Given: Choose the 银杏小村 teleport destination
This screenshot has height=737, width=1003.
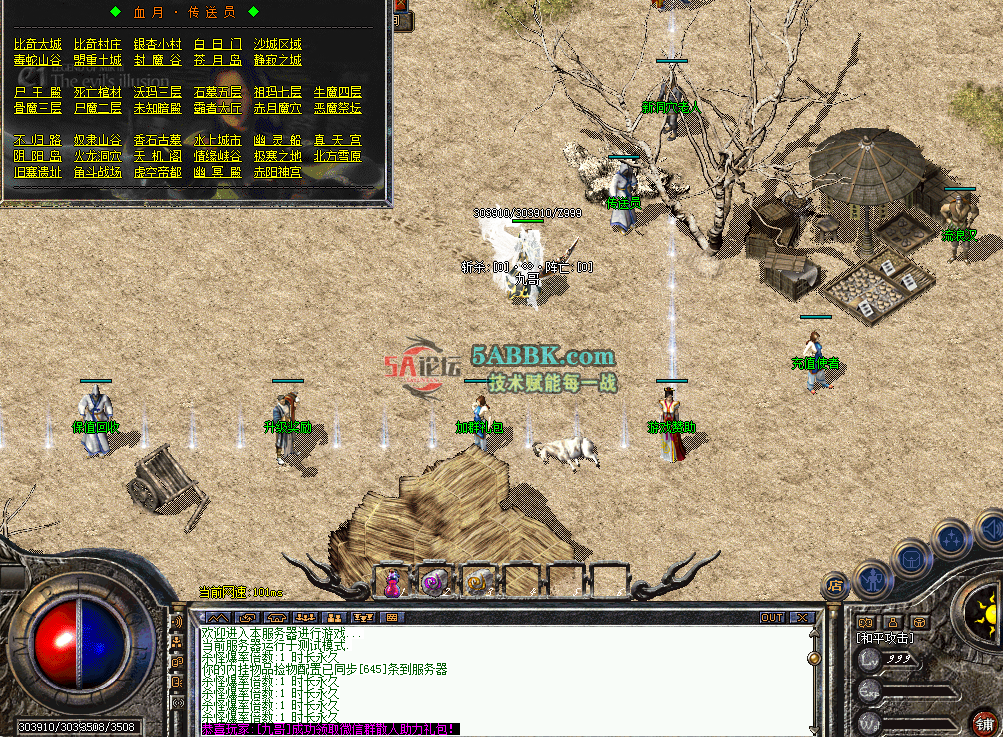Looking at the screenshot, I should (x=158, y=44).
